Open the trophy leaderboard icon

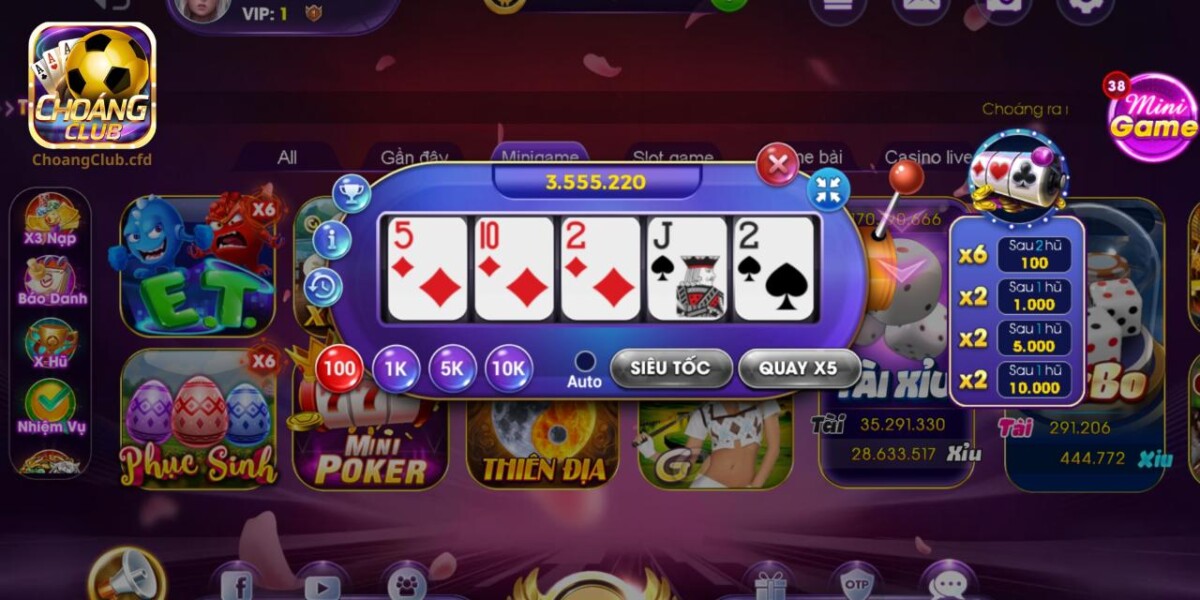tap(352, 193)
